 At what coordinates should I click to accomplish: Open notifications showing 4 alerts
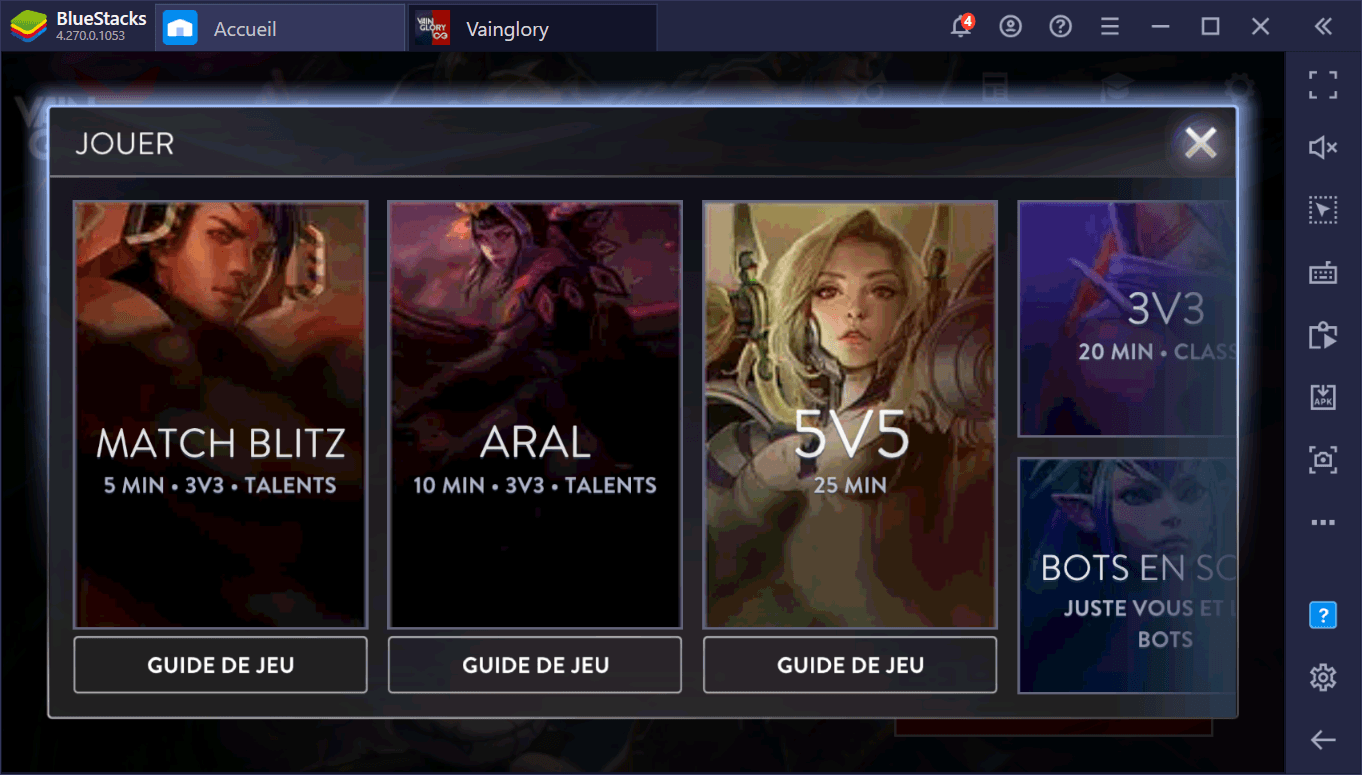(x=960, y=27)
